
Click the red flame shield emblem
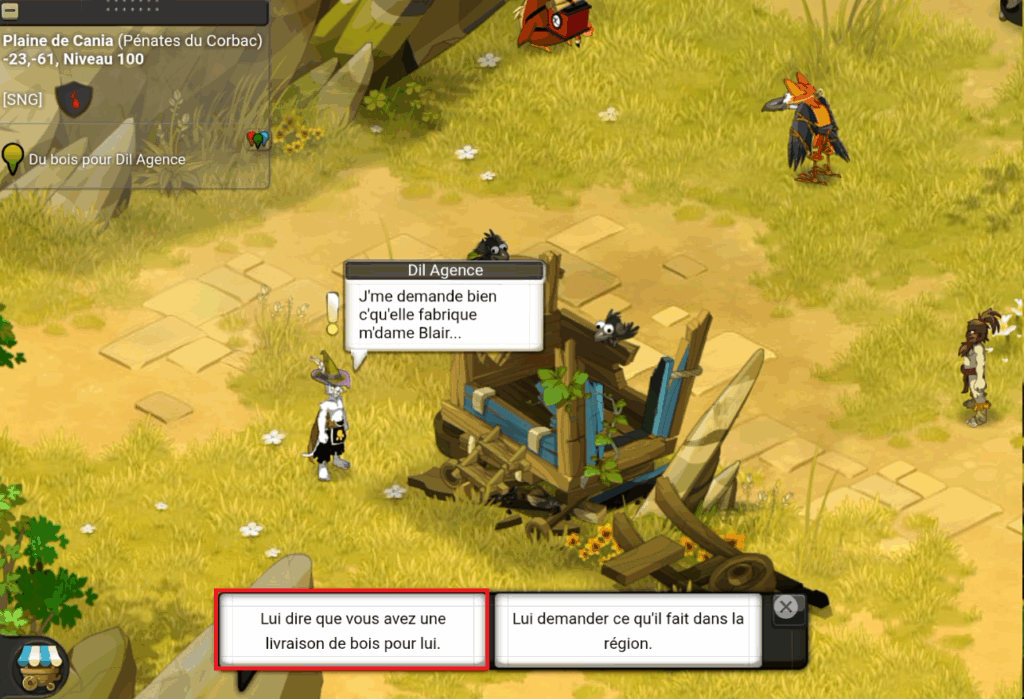point(74,99)
